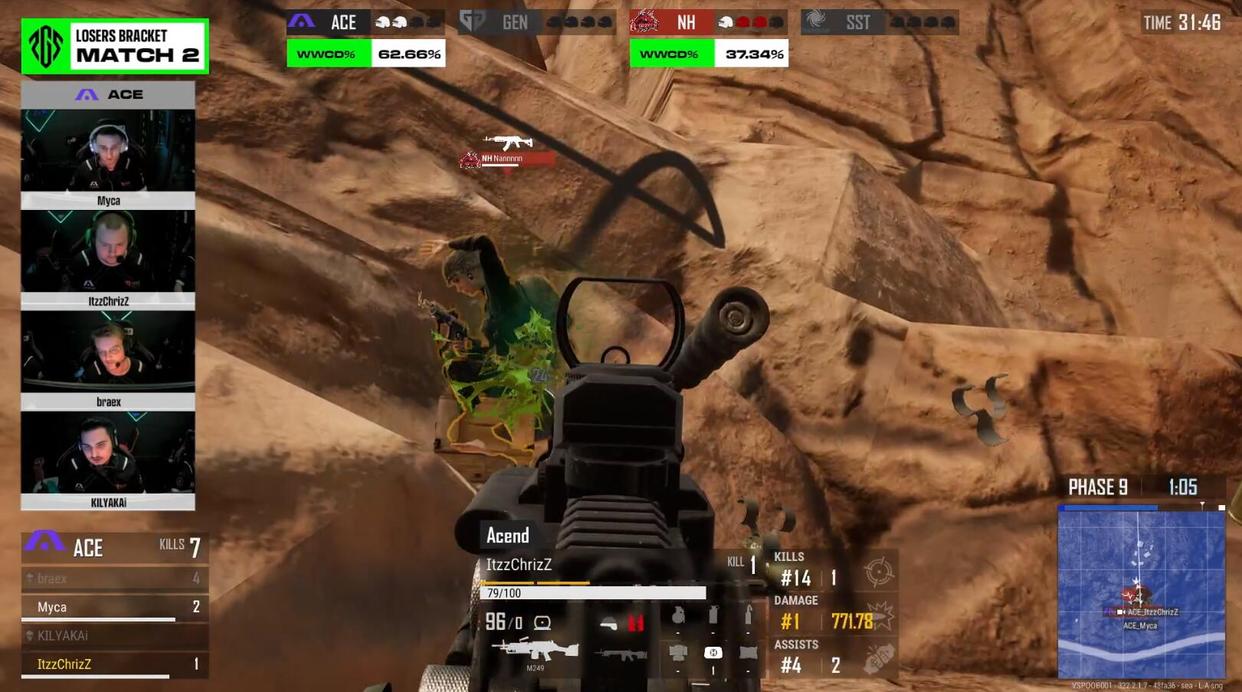Open the minimap
1242x692 pixels.
[x=1141, y=593]
